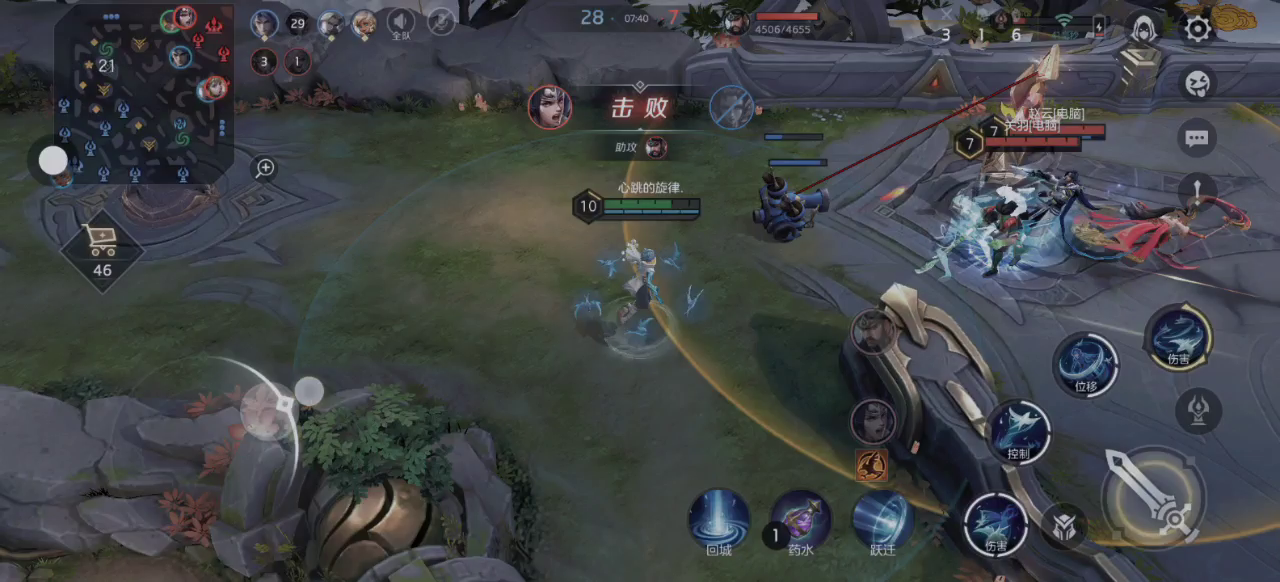Open the emoji expression panel
The image size is (1280, 582).
pos(1197,84)
